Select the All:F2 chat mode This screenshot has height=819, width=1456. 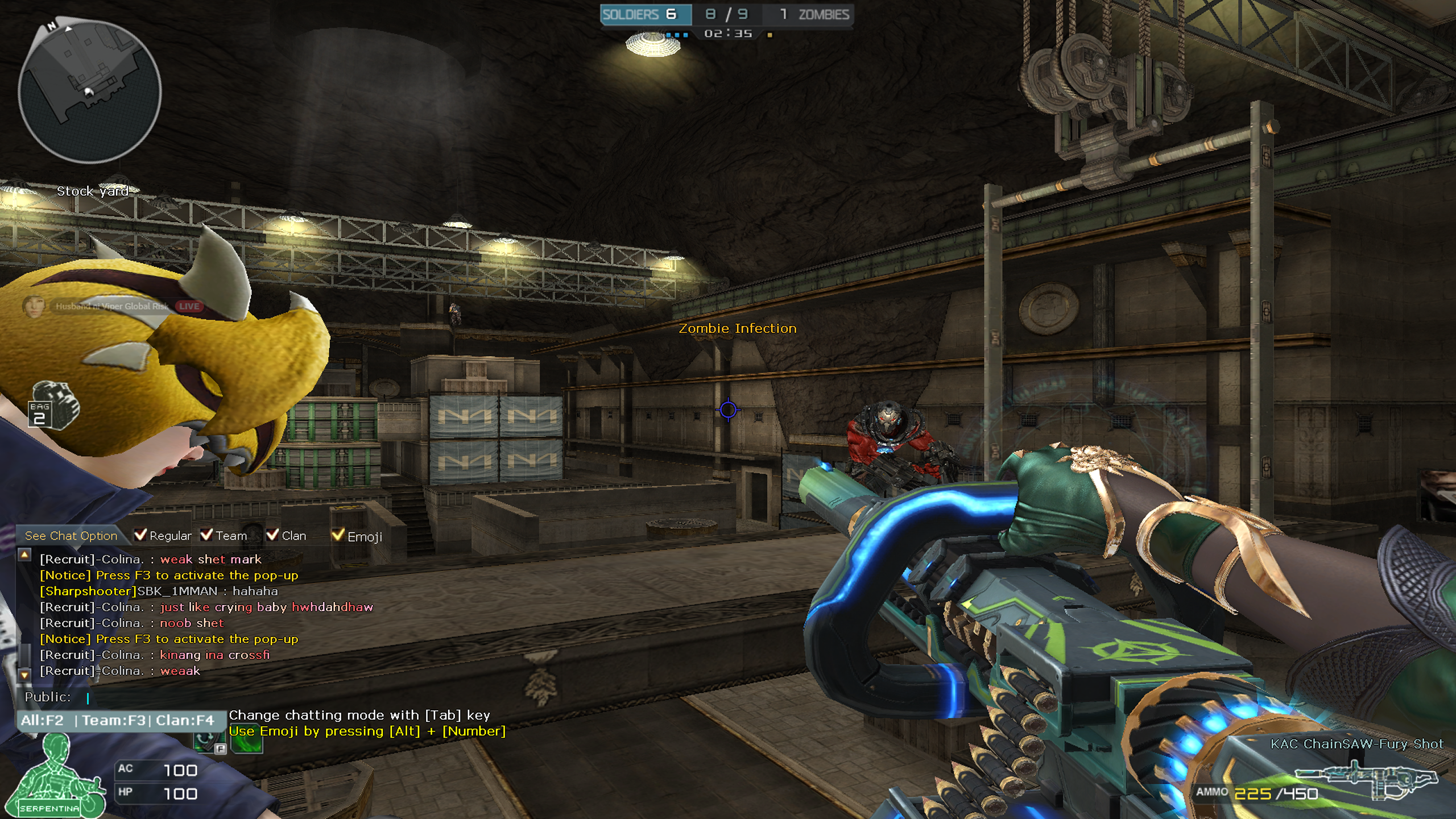[x=42, y=721]
